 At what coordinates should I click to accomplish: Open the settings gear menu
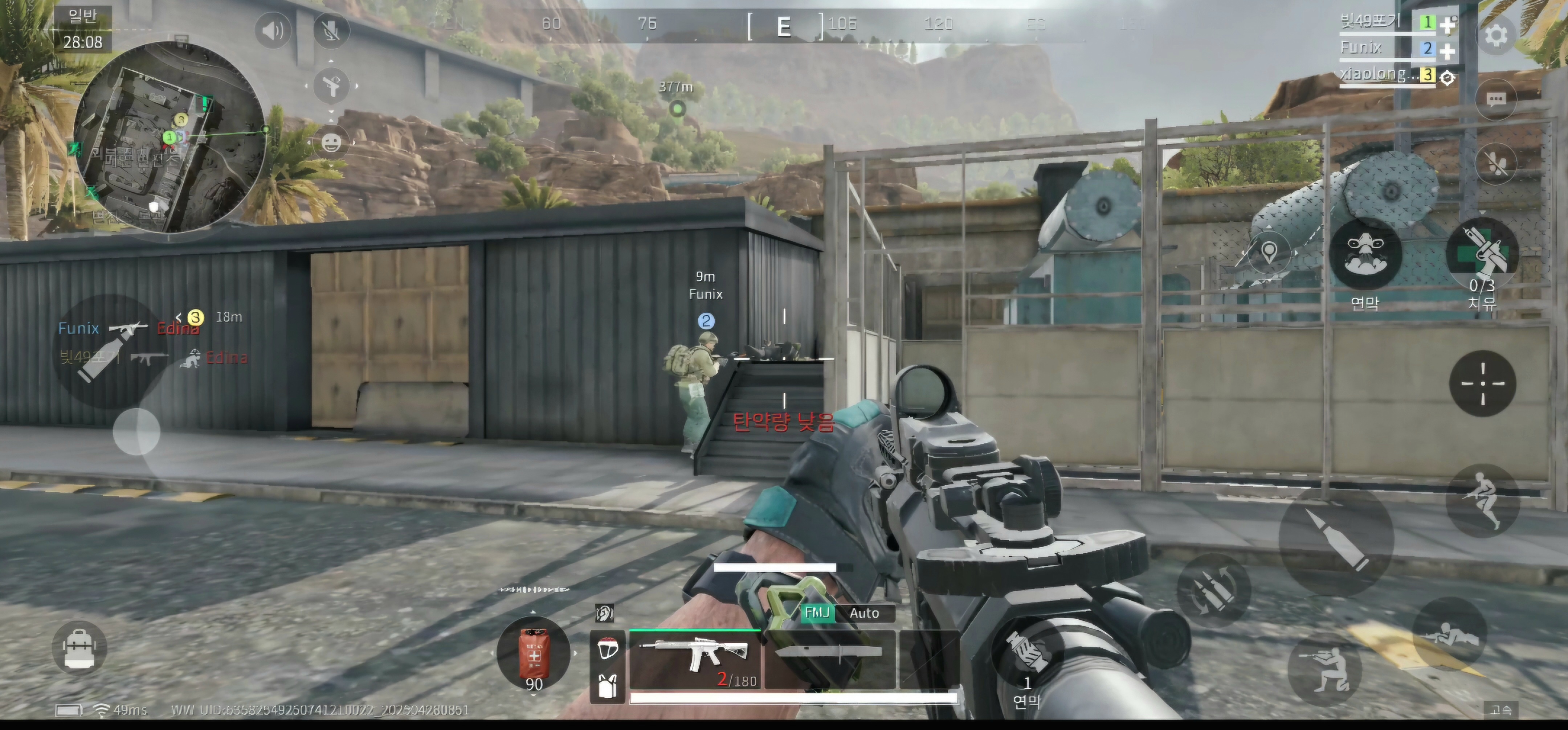1495,35
